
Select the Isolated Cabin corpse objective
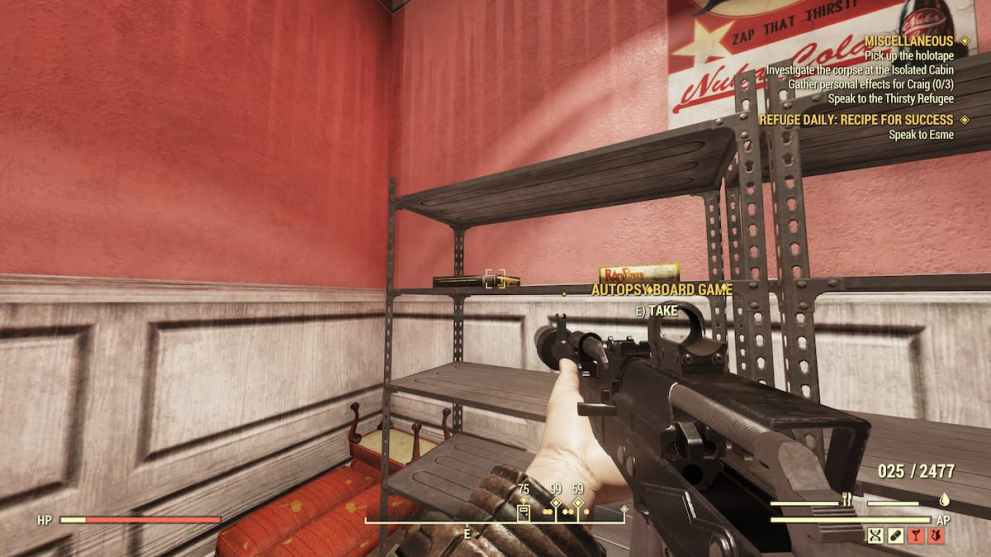point(860,71)
